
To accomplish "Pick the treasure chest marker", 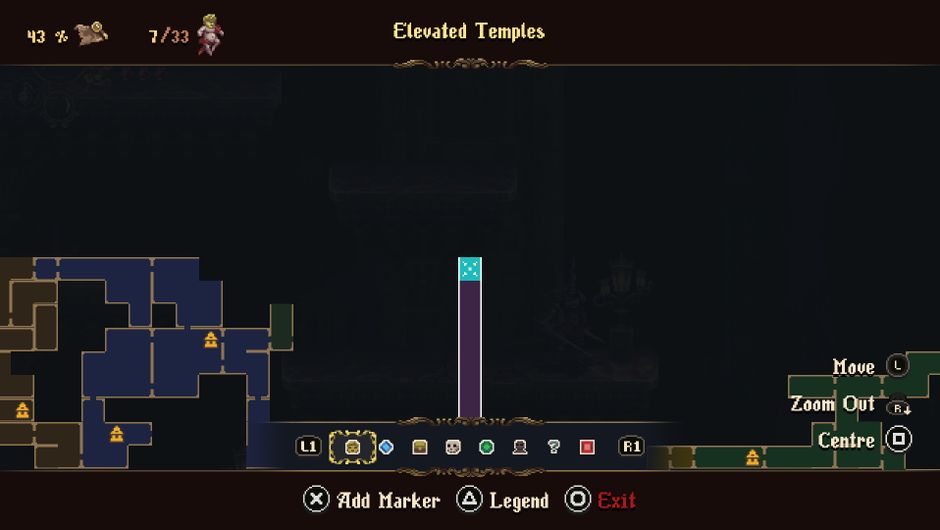I will tap(420, 447).
